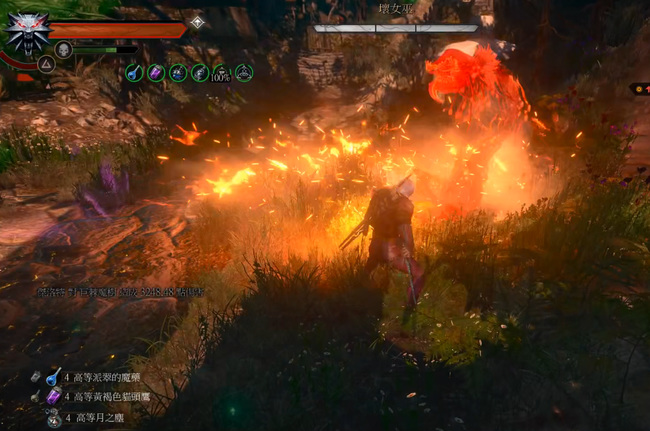Viewport: 650px width, 431px height.
Task: Use the blue 高等派翠的魔藥 potion slot
Action: [x=53, y=378]
